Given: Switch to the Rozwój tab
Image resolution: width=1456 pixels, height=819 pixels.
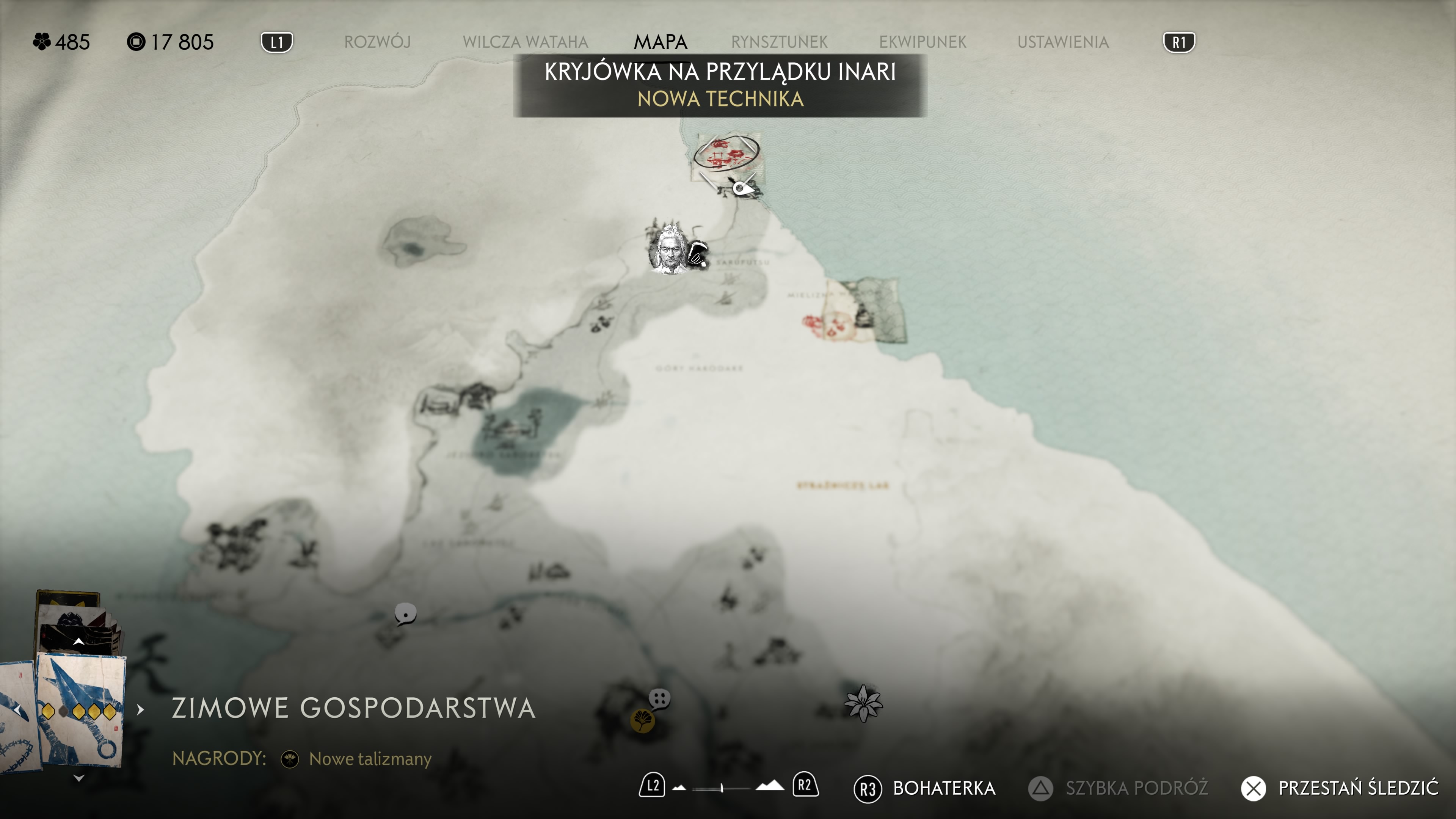Looking at the screenshot, I should (x=377, y=42).
